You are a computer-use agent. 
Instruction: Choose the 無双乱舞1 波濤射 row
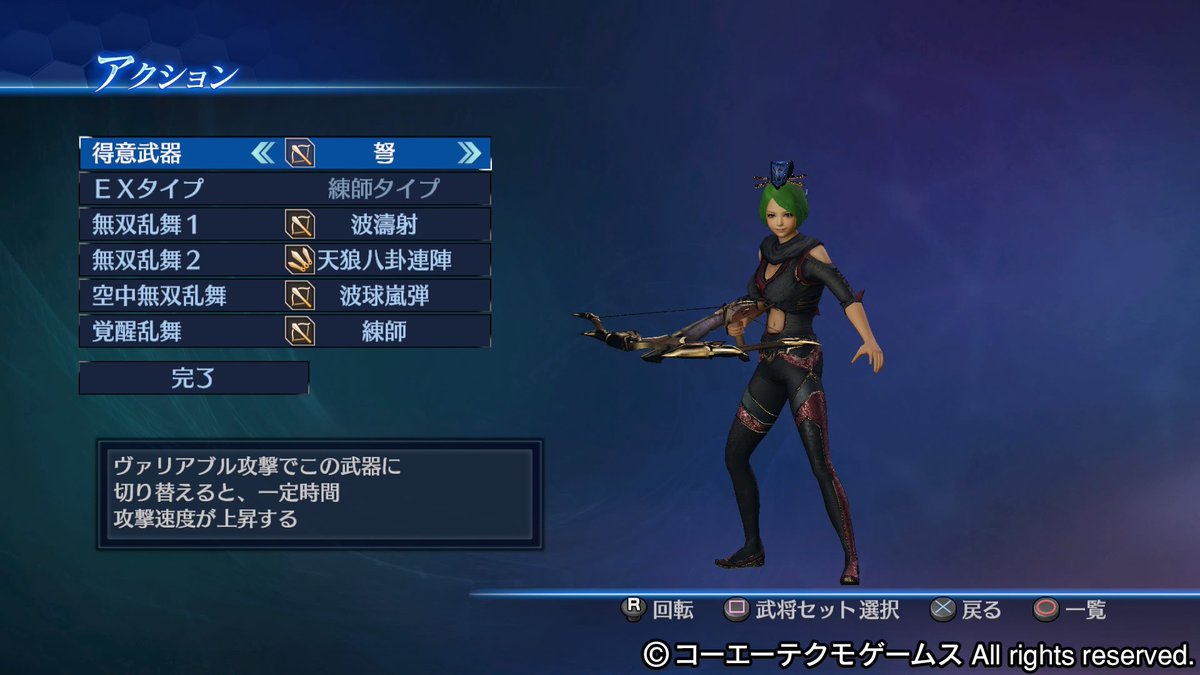(285, 224)
